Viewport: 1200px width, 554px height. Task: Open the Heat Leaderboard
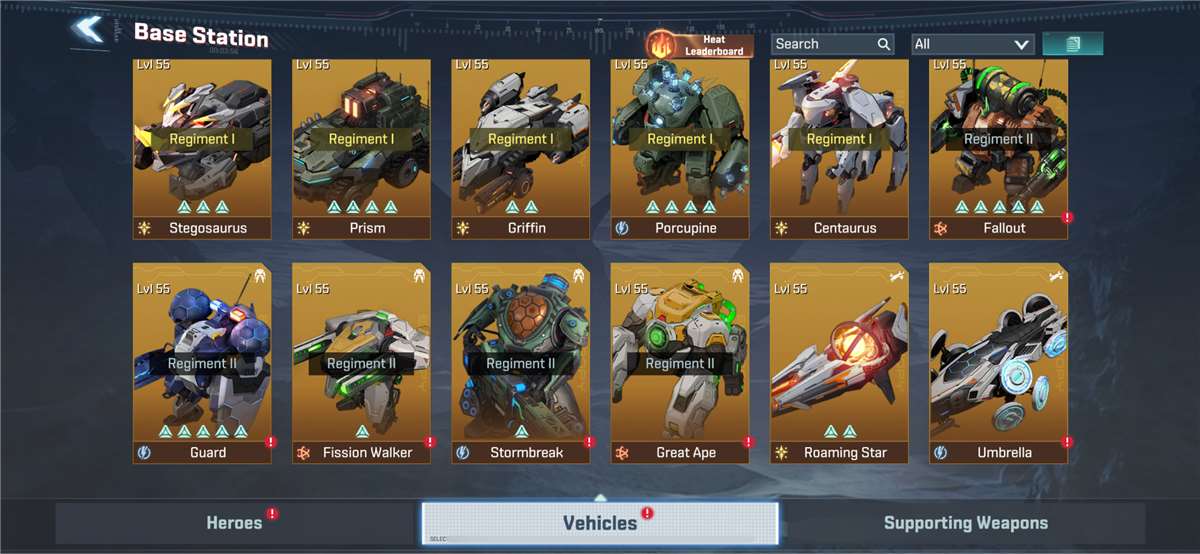(699, 44)
